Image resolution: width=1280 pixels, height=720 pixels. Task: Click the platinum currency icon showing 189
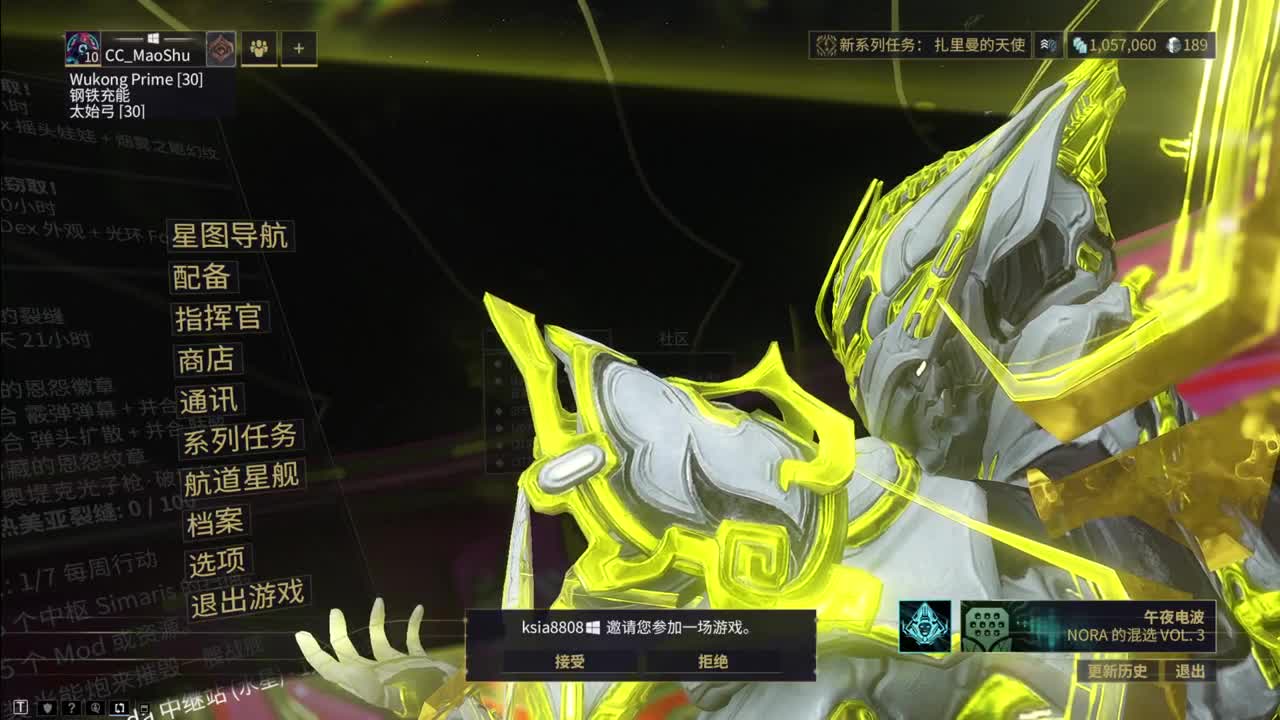coord(1174,45)
